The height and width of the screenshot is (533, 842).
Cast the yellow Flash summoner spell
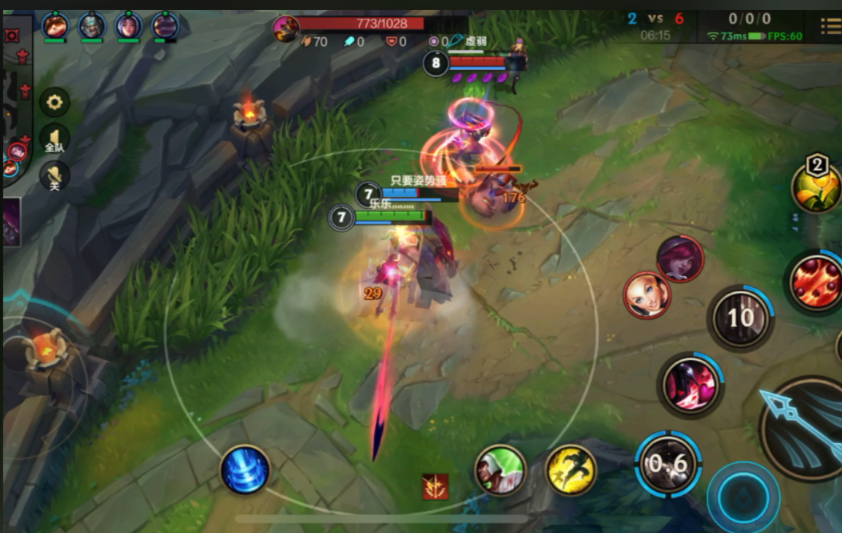571,469
